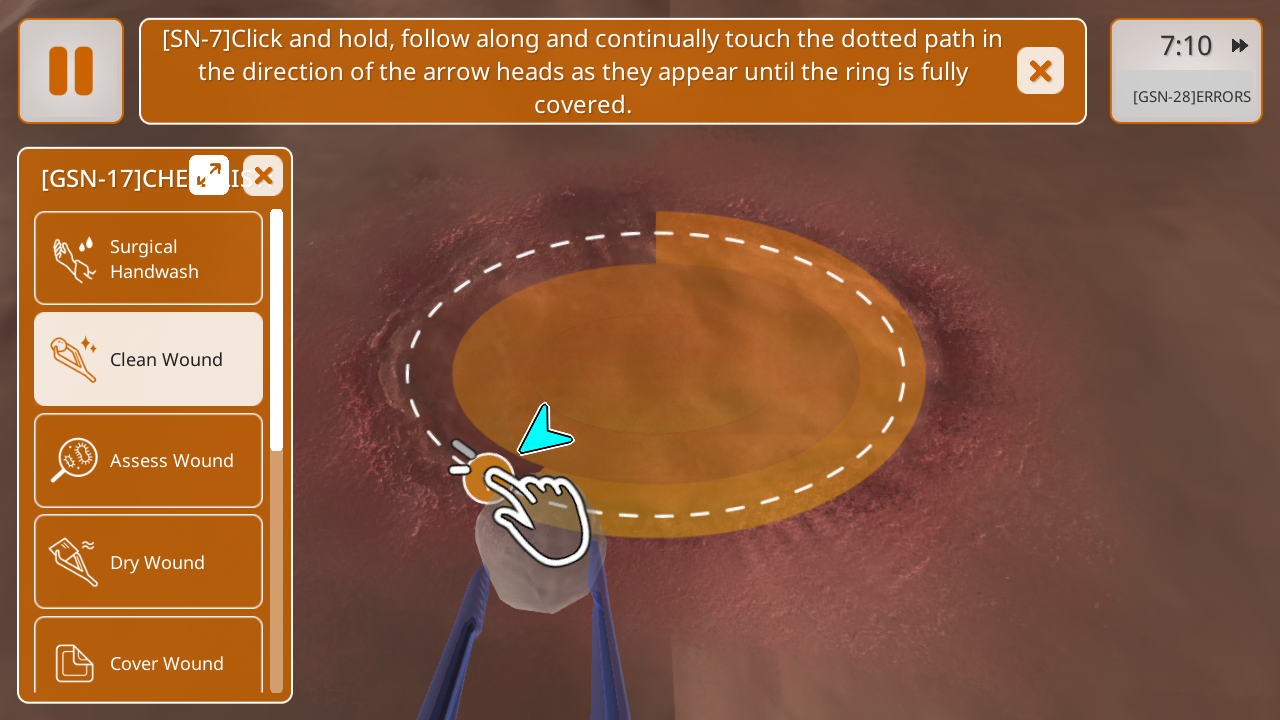Screen dimensions: 1280x720
Task: Close the checklist panel
Action: tap(263, 176)
